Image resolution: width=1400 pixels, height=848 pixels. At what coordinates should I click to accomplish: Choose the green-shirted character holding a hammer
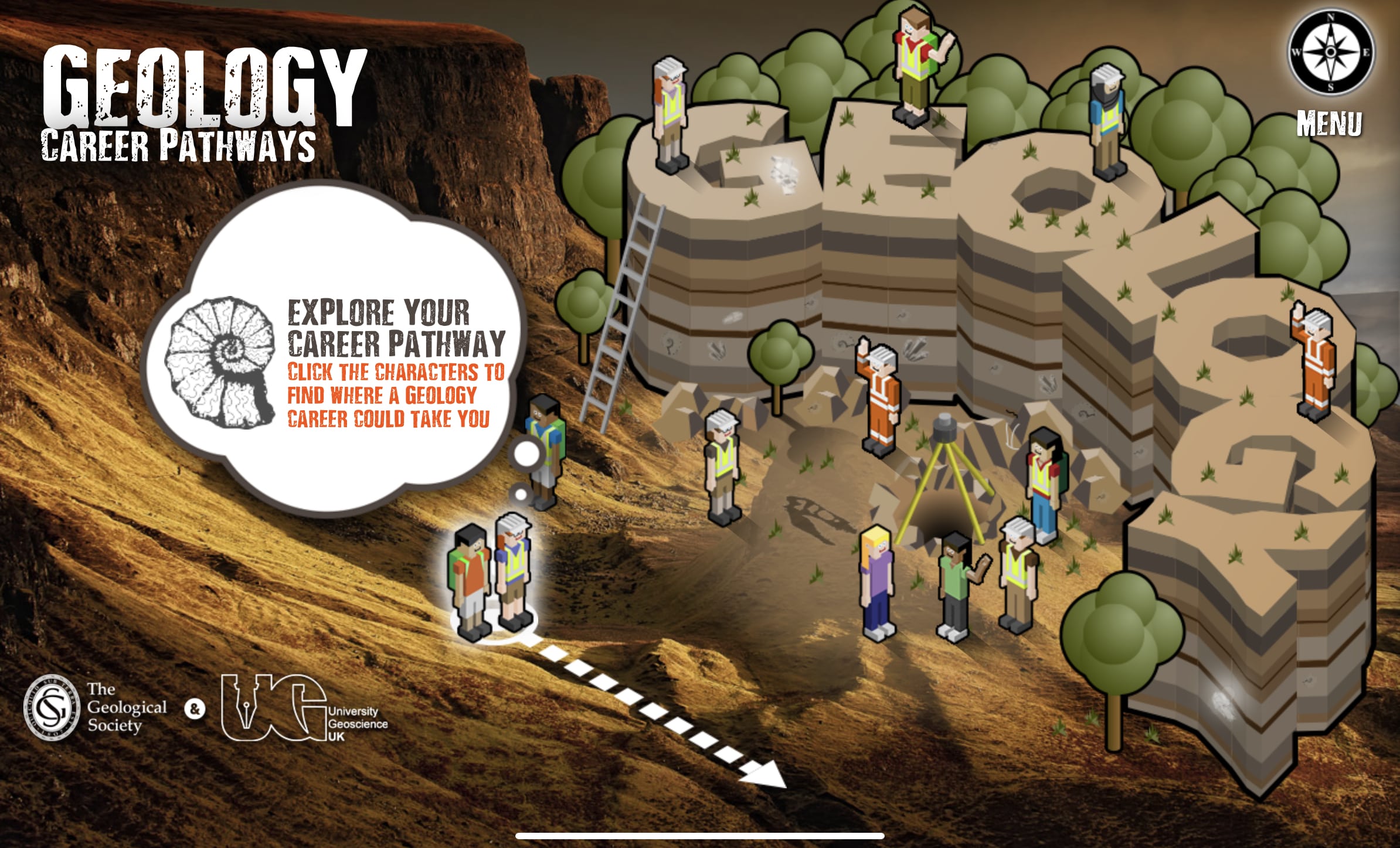(x=957, y=586)
